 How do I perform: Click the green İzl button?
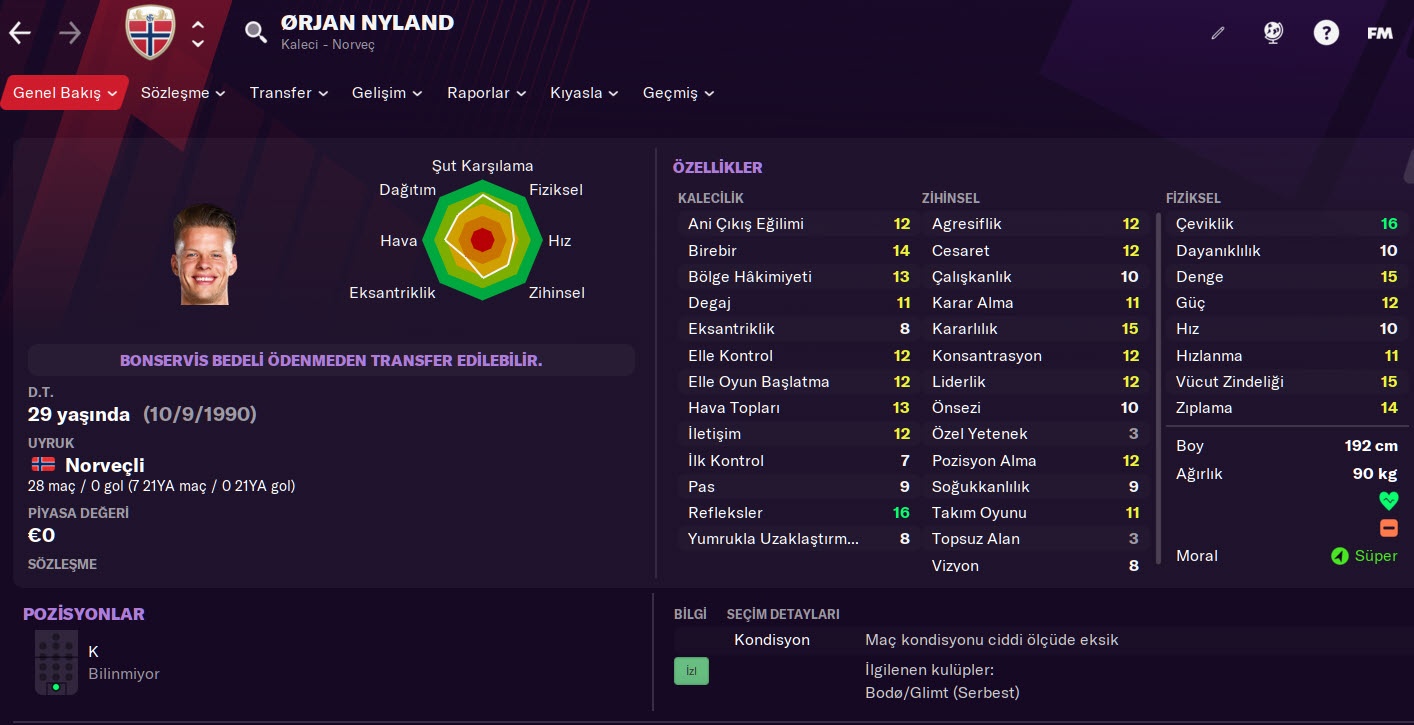(x=691, y=671)
